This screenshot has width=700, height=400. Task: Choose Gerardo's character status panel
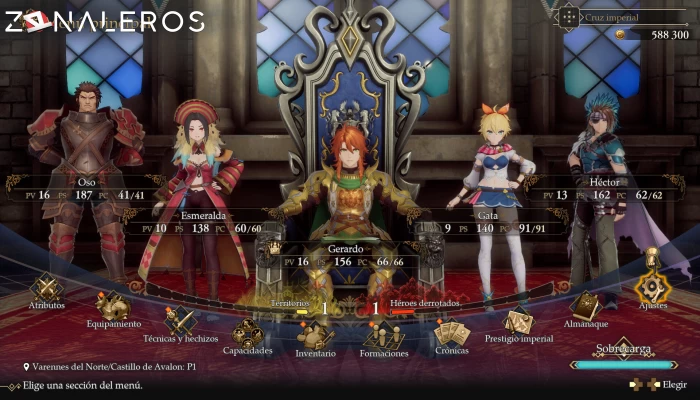click(343, 254)
